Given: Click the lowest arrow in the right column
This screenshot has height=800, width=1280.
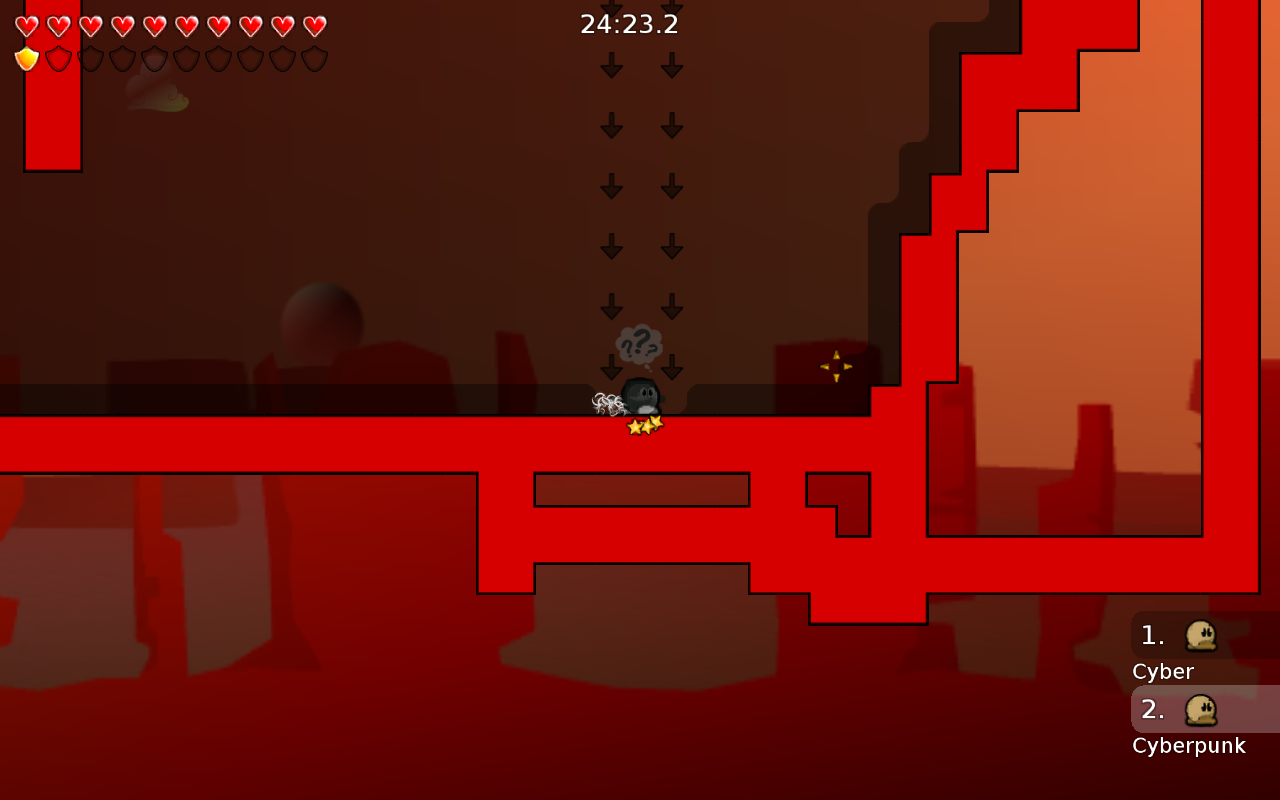Looking at the screenshot, I should coord(671,365).
